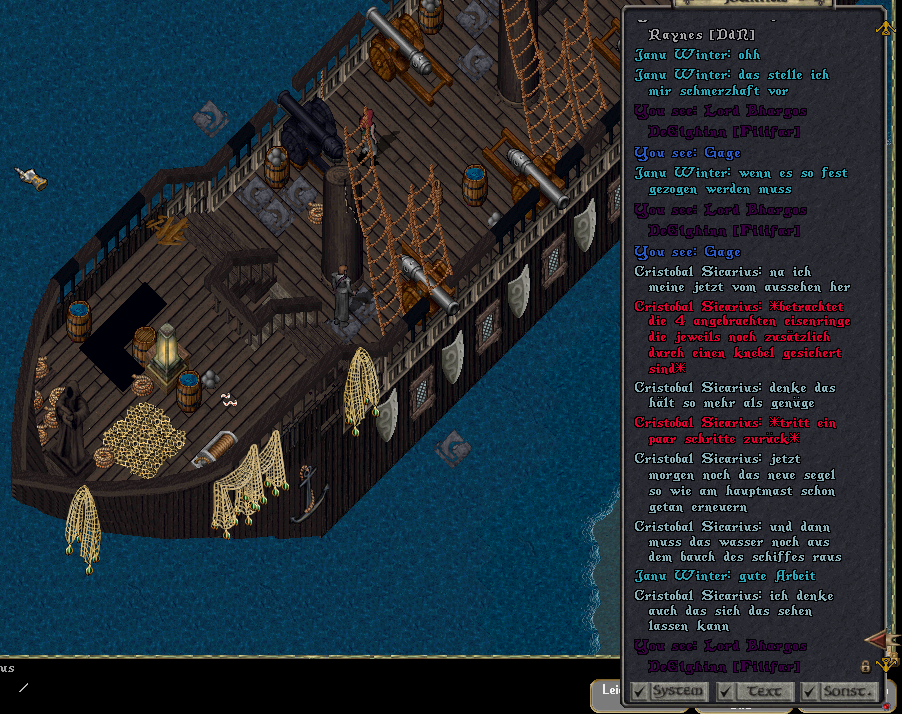
Task: Toggle the System messages checkbox
Action: click(639, 691)
